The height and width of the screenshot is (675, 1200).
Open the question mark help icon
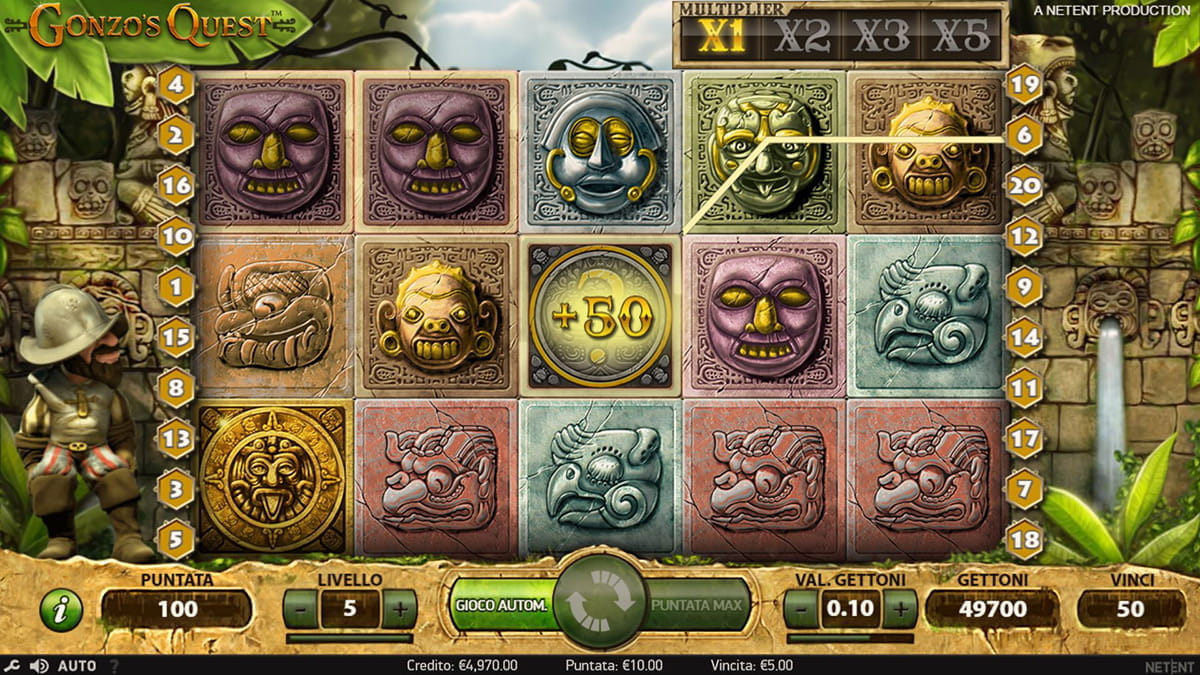114,665
